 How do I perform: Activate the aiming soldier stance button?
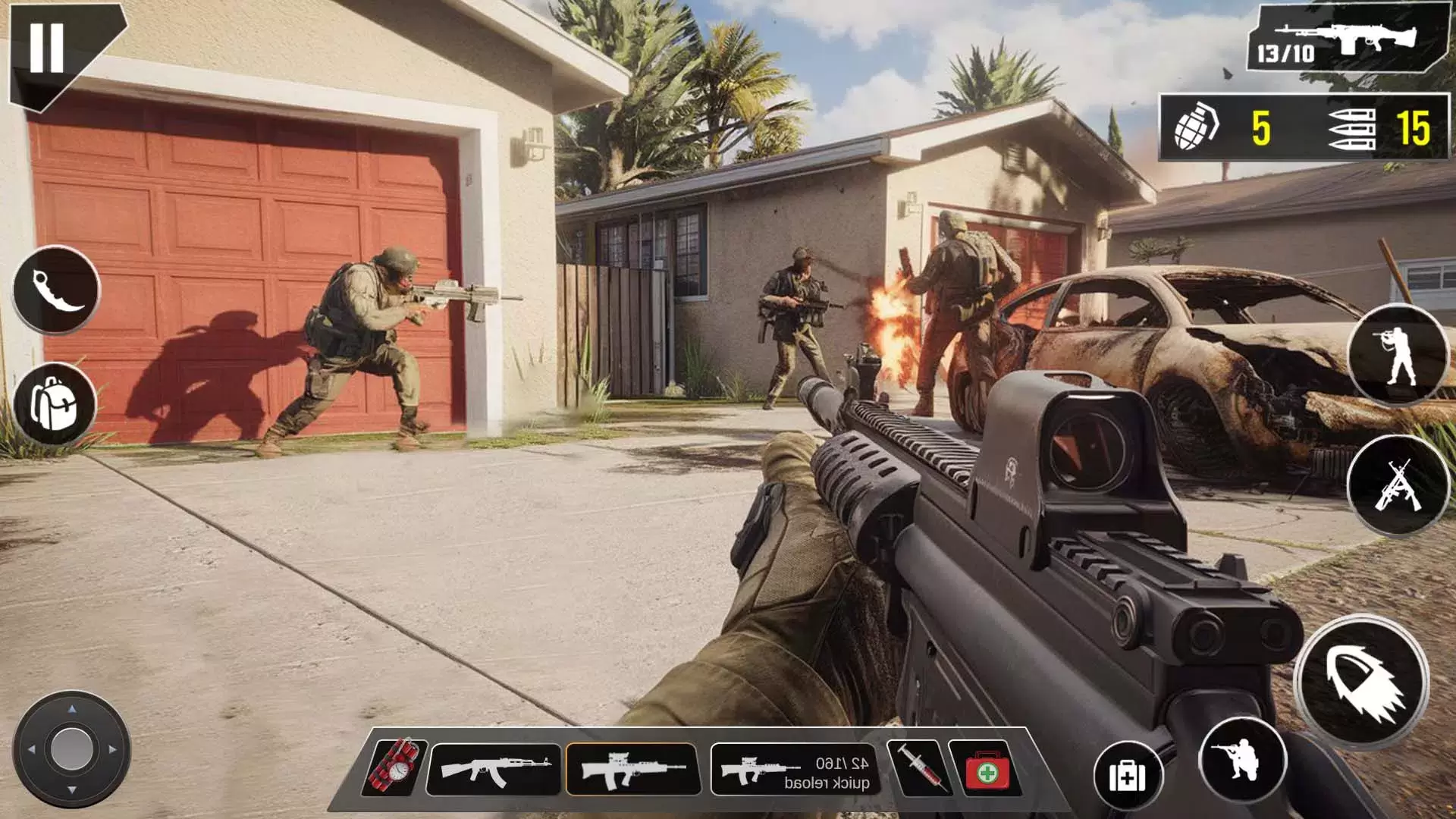point(1397,354)
